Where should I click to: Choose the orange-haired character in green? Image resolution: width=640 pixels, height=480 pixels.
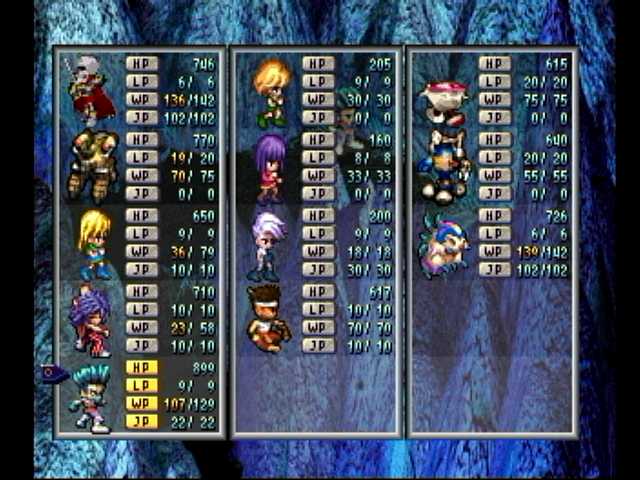(271, 92)
